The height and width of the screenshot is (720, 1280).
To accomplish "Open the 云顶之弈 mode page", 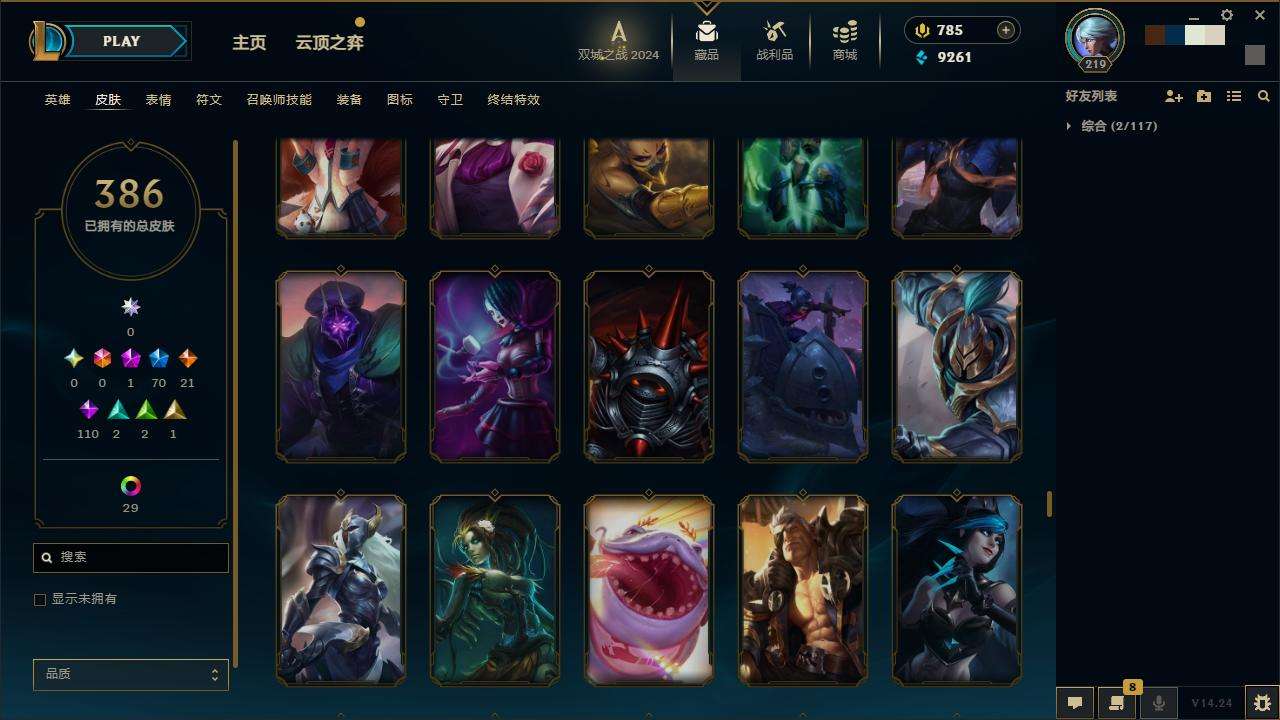I will tap(329, 42).
